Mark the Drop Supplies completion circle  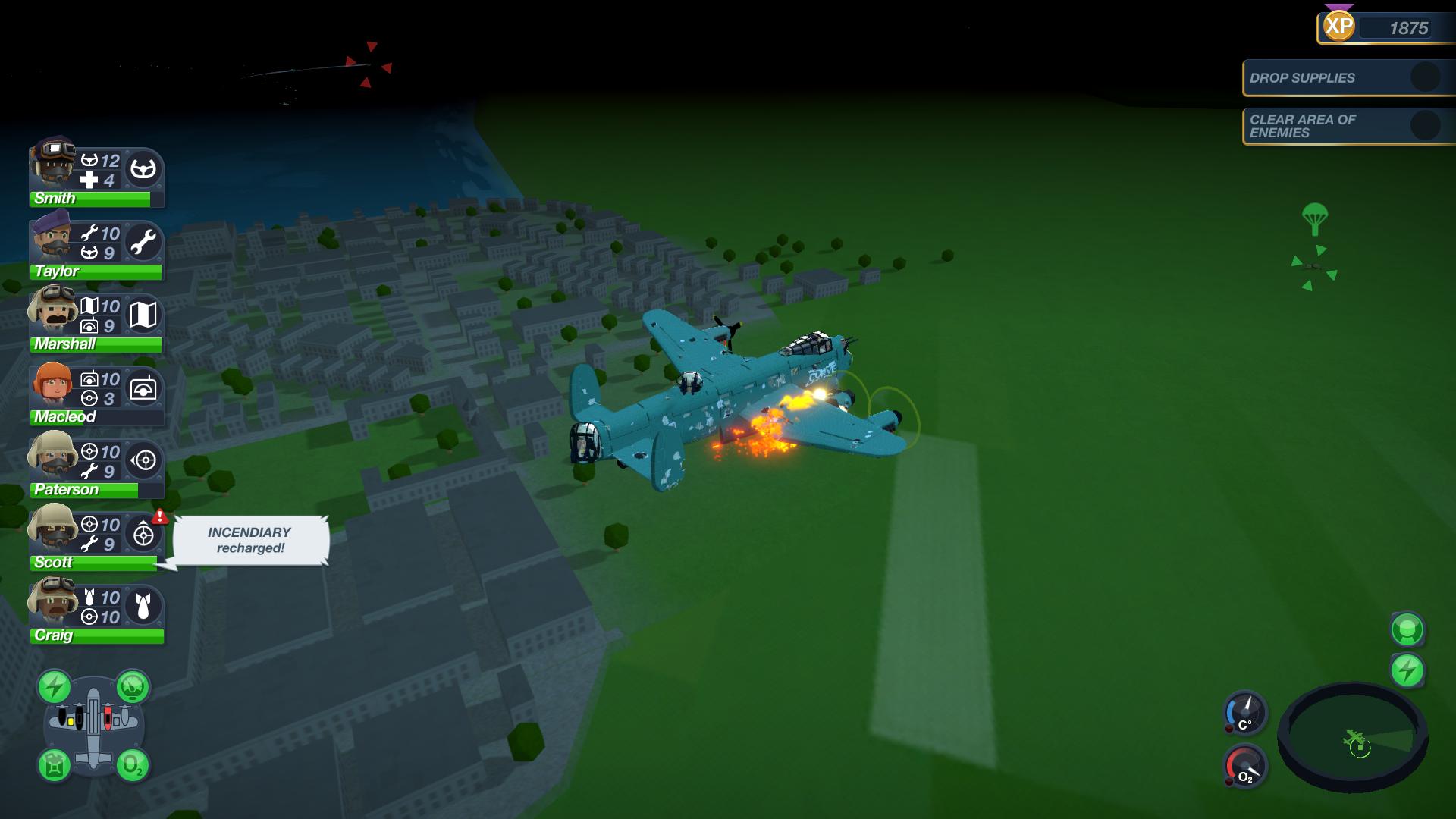tap(1423, 77)
